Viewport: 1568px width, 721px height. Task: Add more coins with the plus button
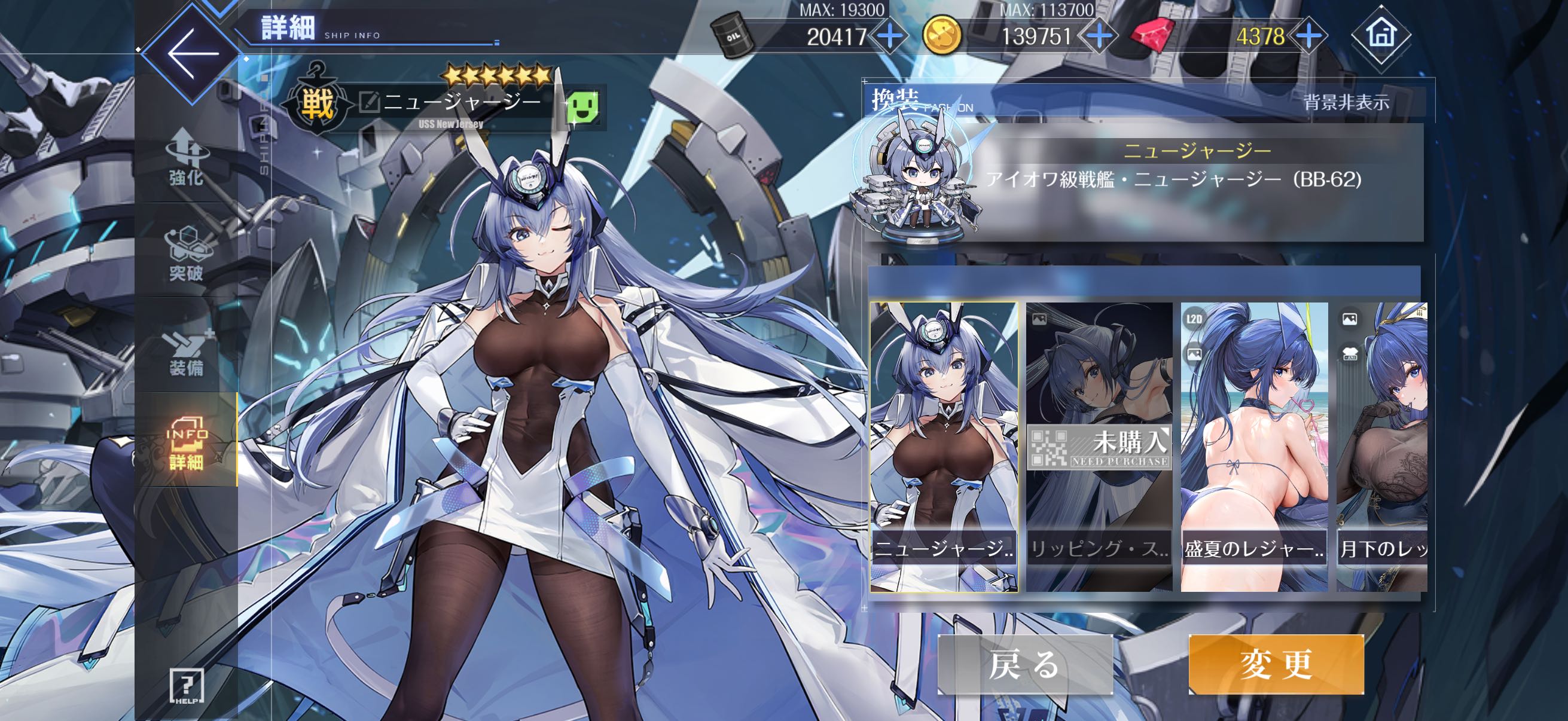1099,36
